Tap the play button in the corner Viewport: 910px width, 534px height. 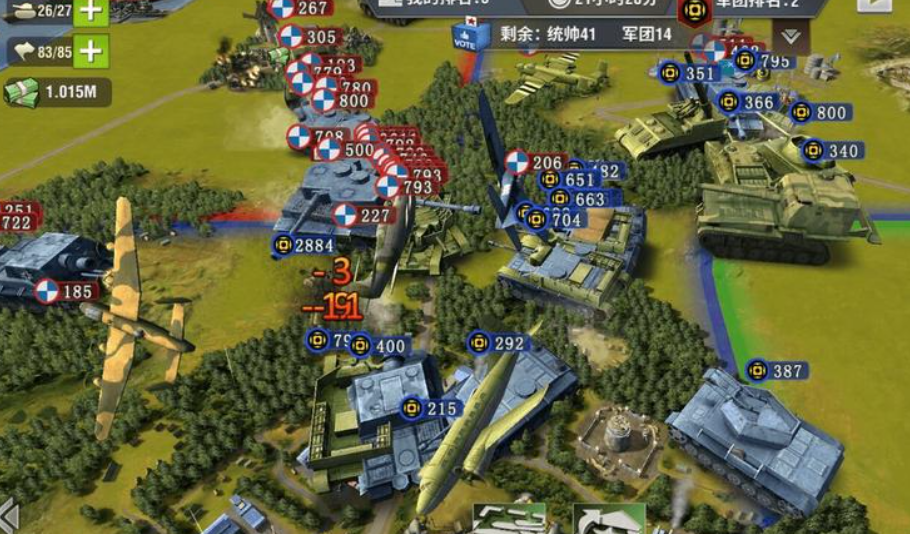tap(873, 4)
